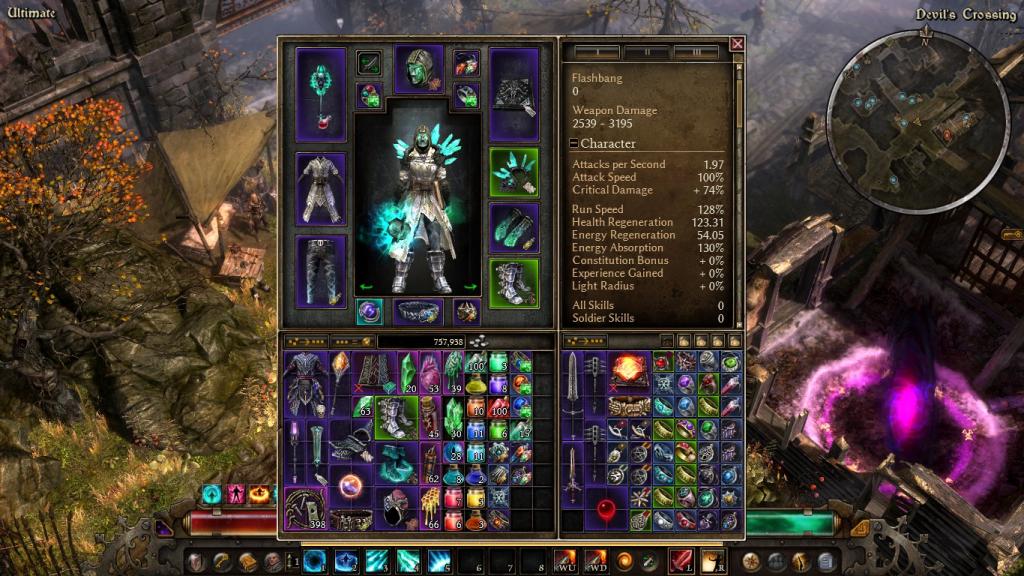
Task: Activate the skill in hotbar slot 1
Action: 314,559
